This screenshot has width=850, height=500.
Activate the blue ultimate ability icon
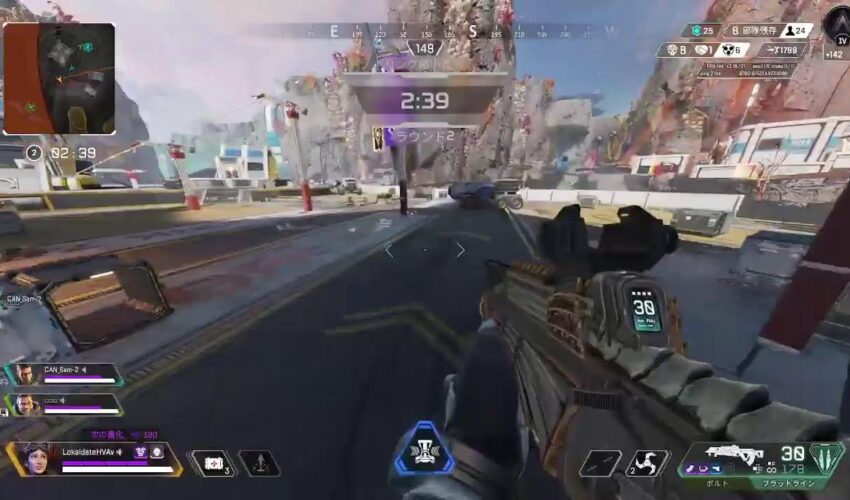(424, 450)
